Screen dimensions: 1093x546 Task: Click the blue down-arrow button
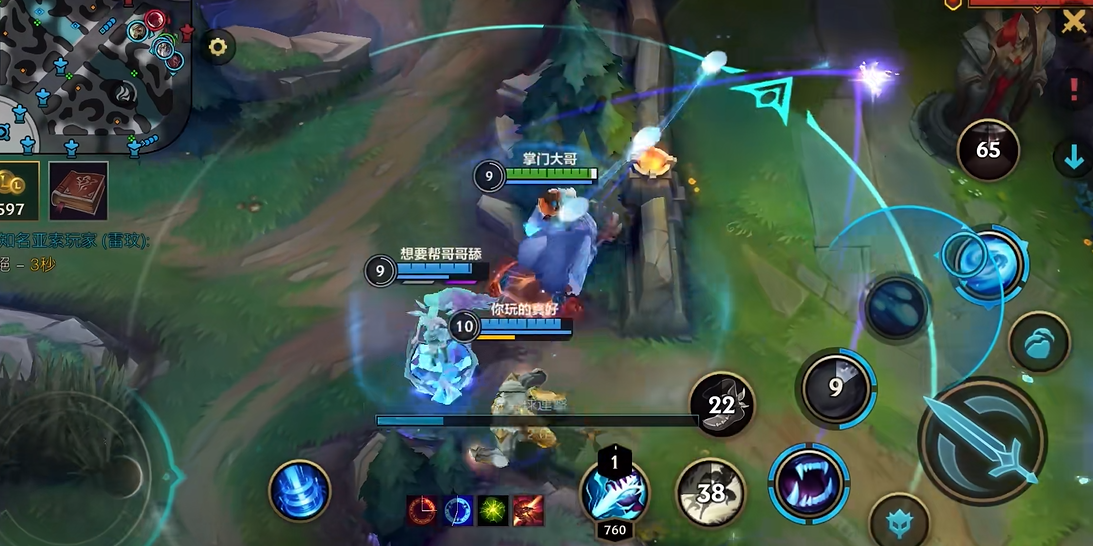point(1074,157)
